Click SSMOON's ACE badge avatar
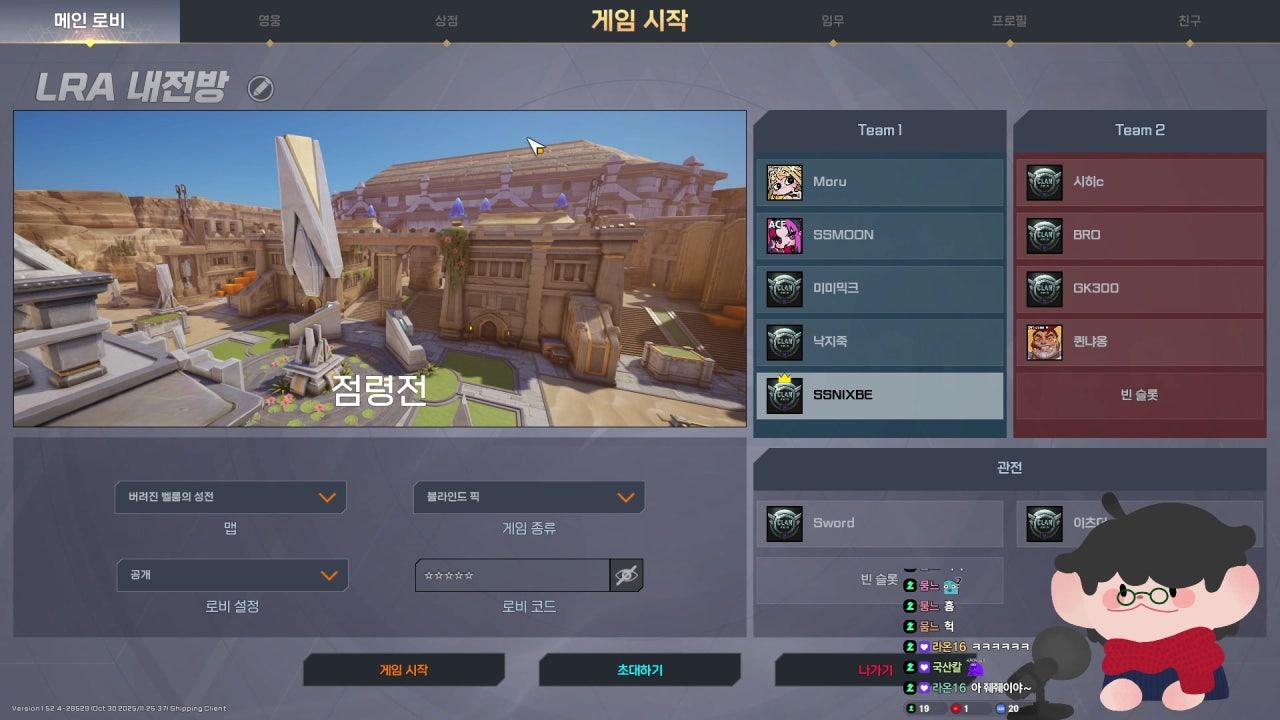 pos(784,235)
